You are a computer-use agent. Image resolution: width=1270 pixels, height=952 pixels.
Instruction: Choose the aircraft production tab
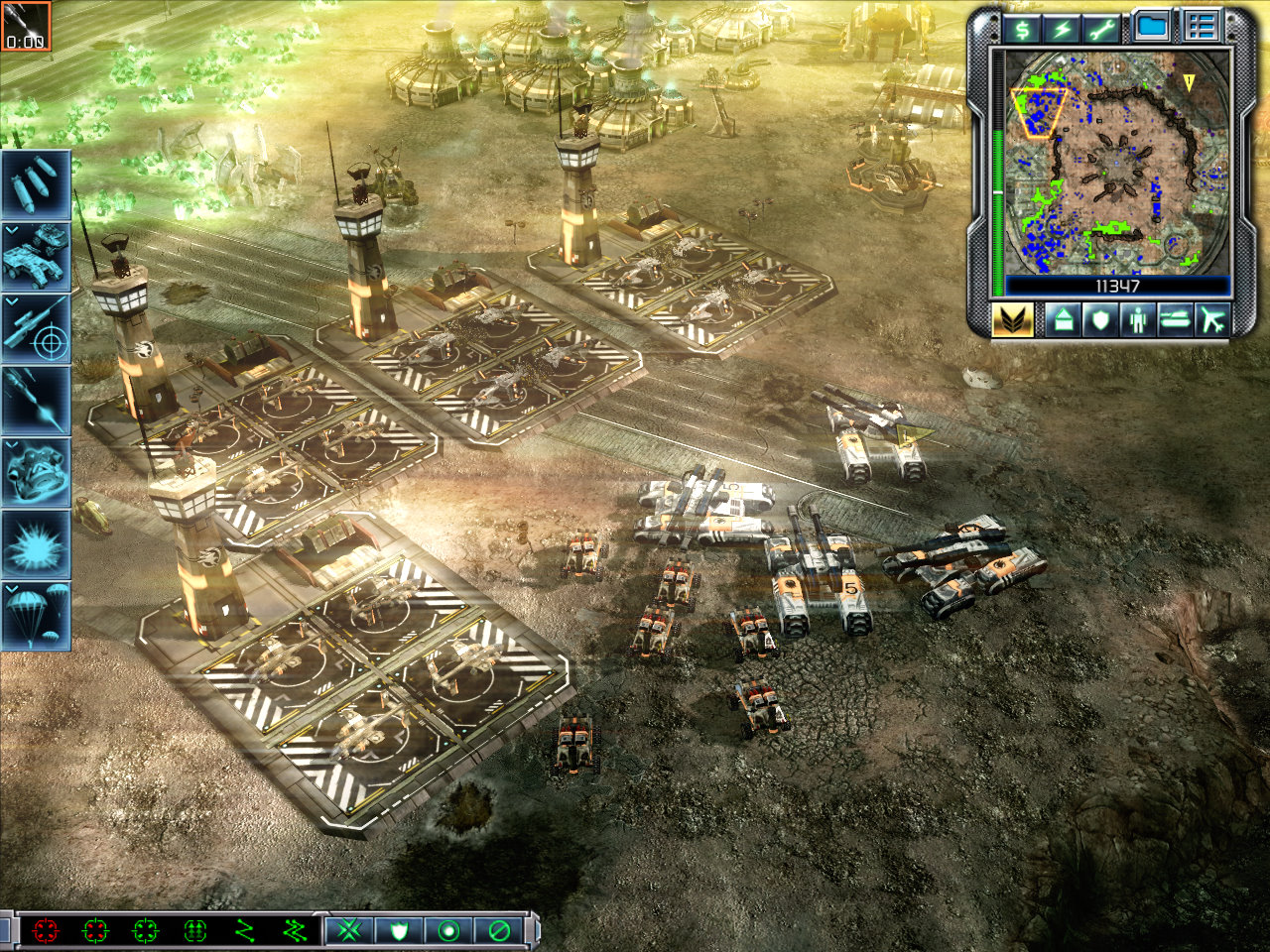(x=1212, y=320)
